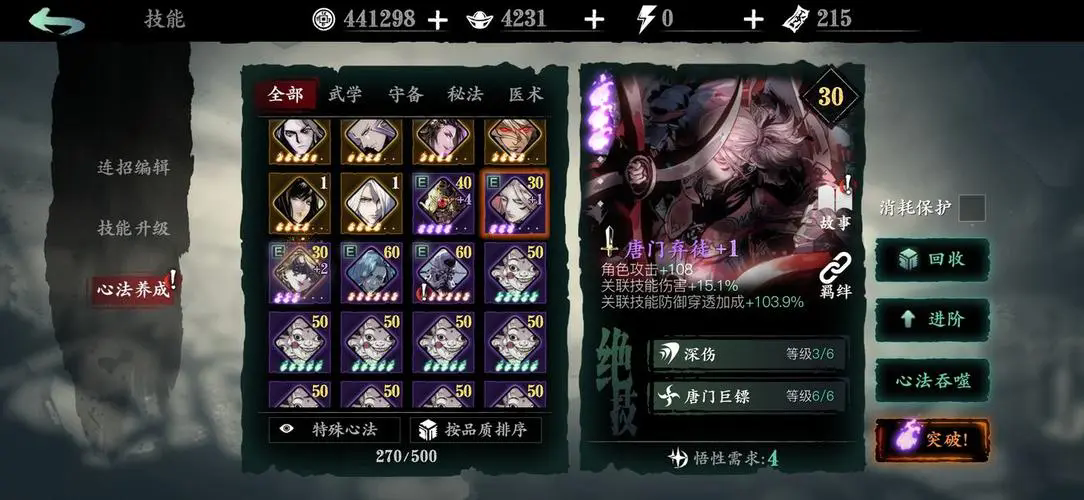Open 连招编辑 from the side menu
The image size is (1084, 500).
point(133,168)
